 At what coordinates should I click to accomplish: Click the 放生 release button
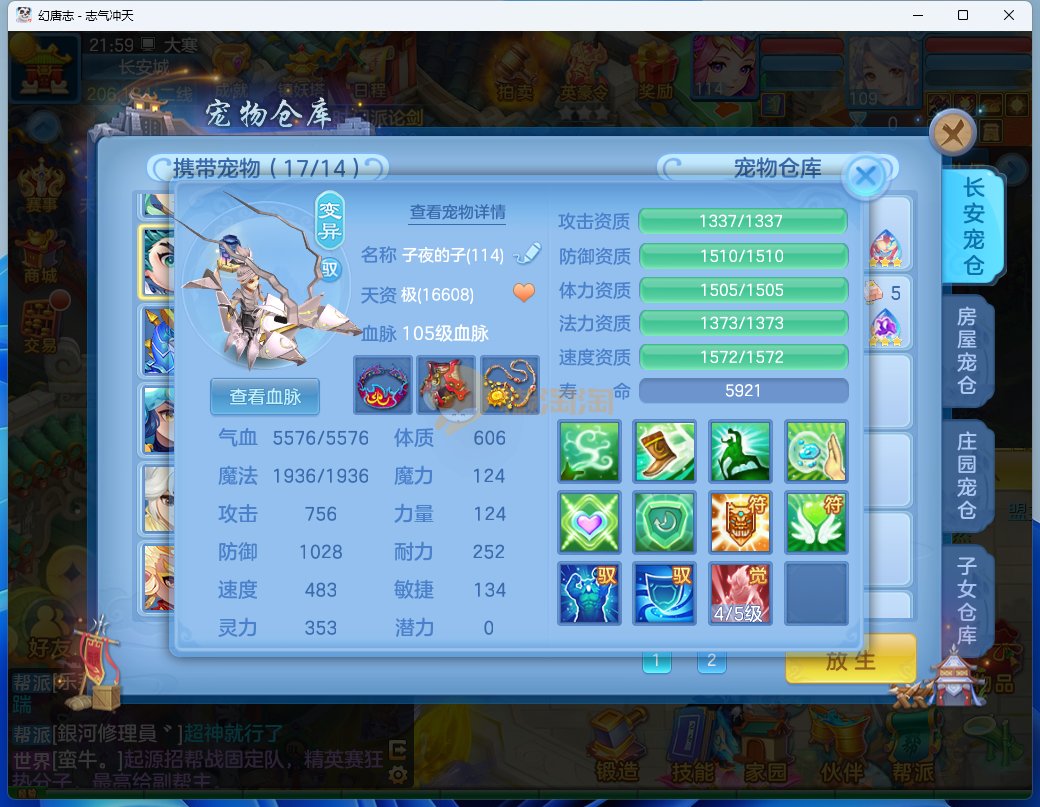850,660
